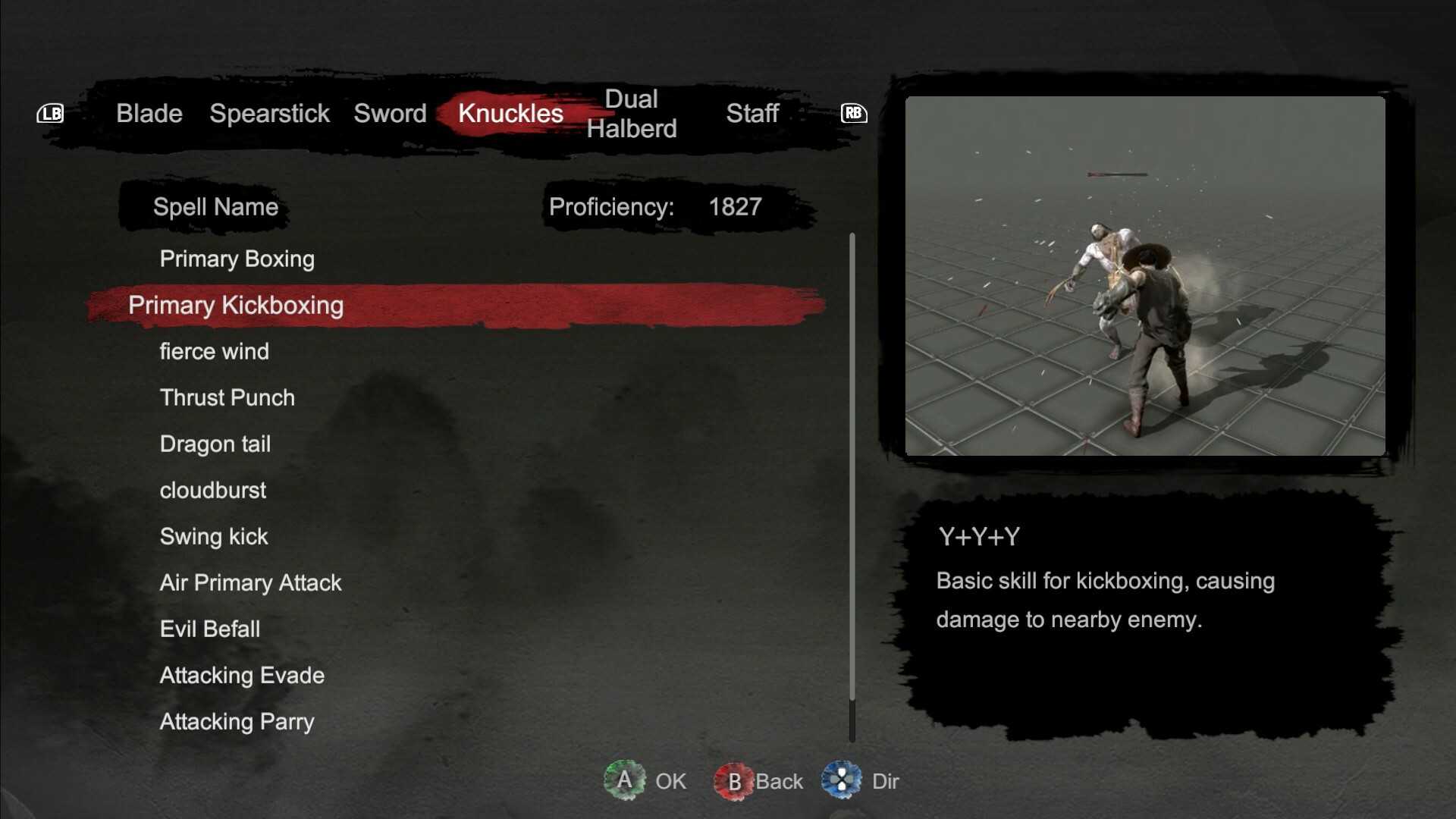Select the Primary Boxing skill
The height and width of the screenshot is (819, 1456).
point(237,259)
